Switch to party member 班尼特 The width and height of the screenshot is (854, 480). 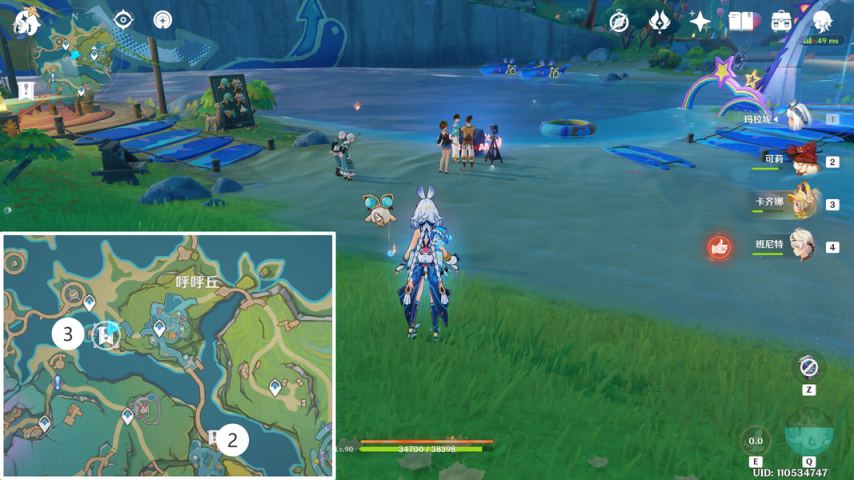tap(797, 245)
